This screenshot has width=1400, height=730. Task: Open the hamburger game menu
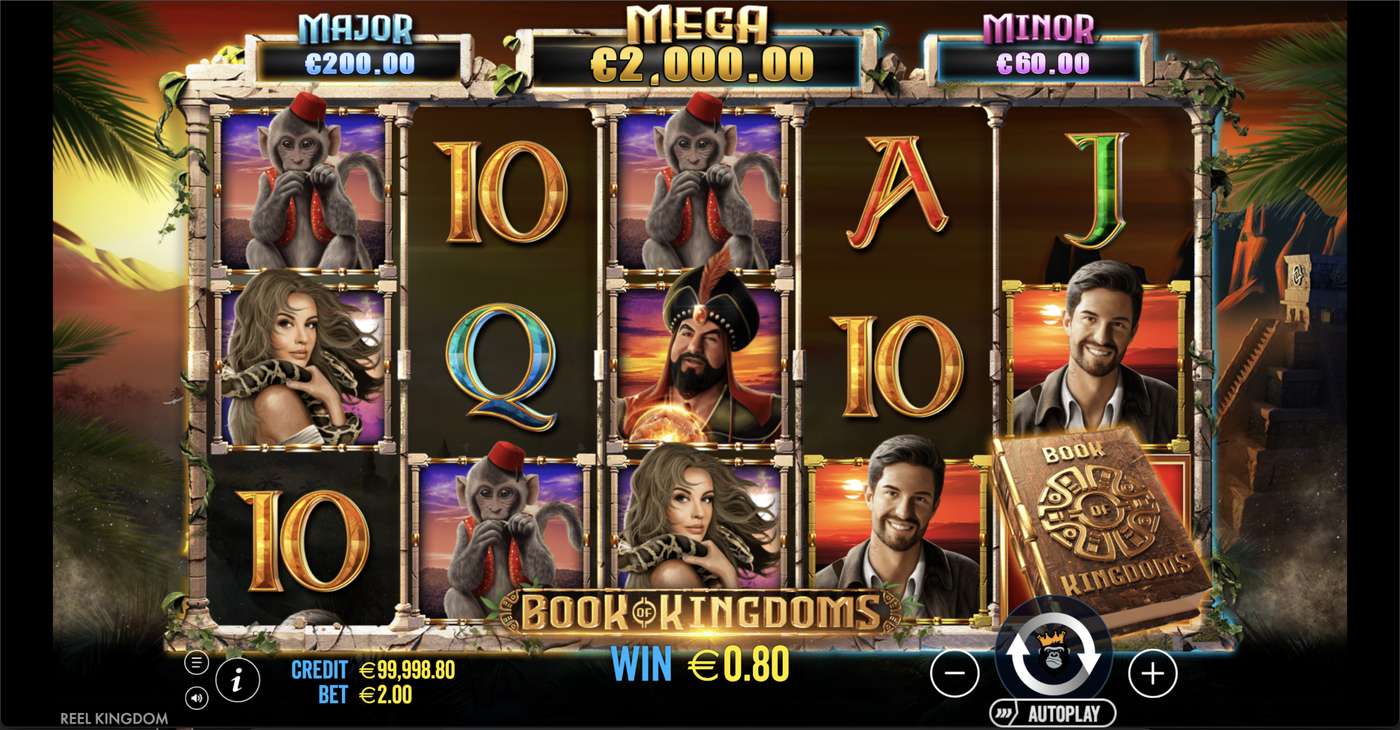pyautogui.click(x=198, y=660)
